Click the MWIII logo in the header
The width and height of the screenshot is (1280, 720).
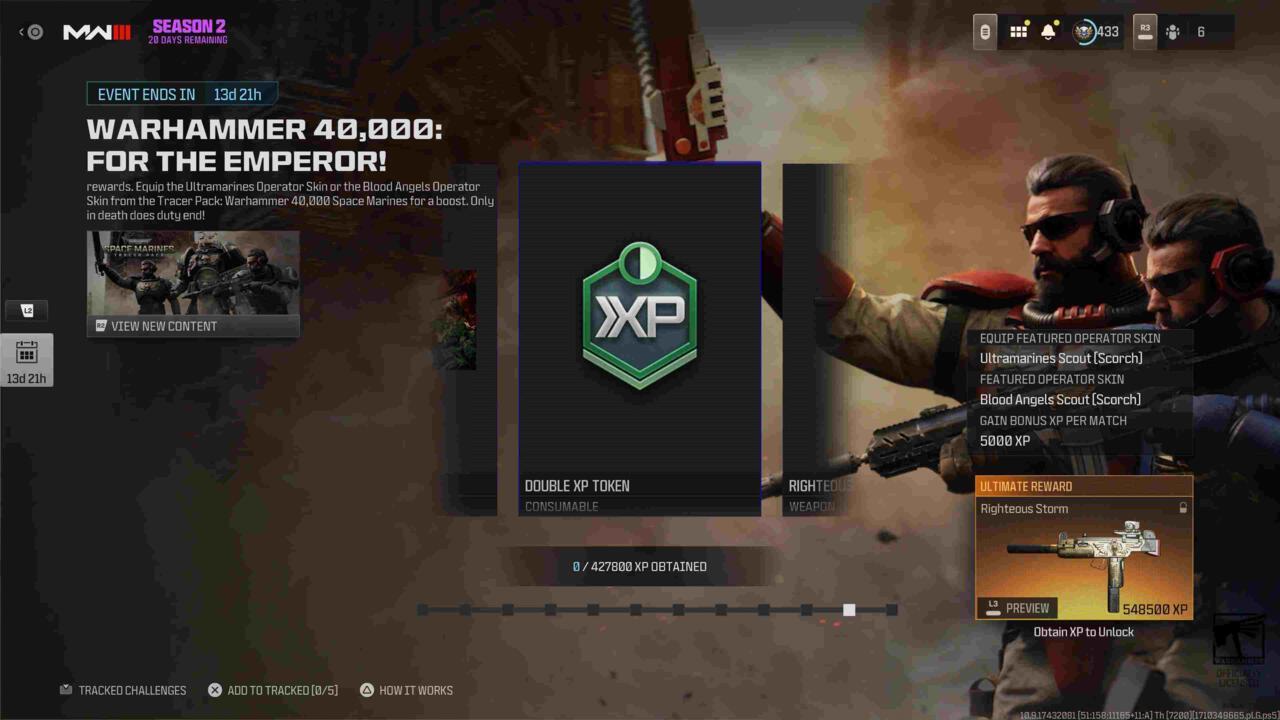click(97, 31)
